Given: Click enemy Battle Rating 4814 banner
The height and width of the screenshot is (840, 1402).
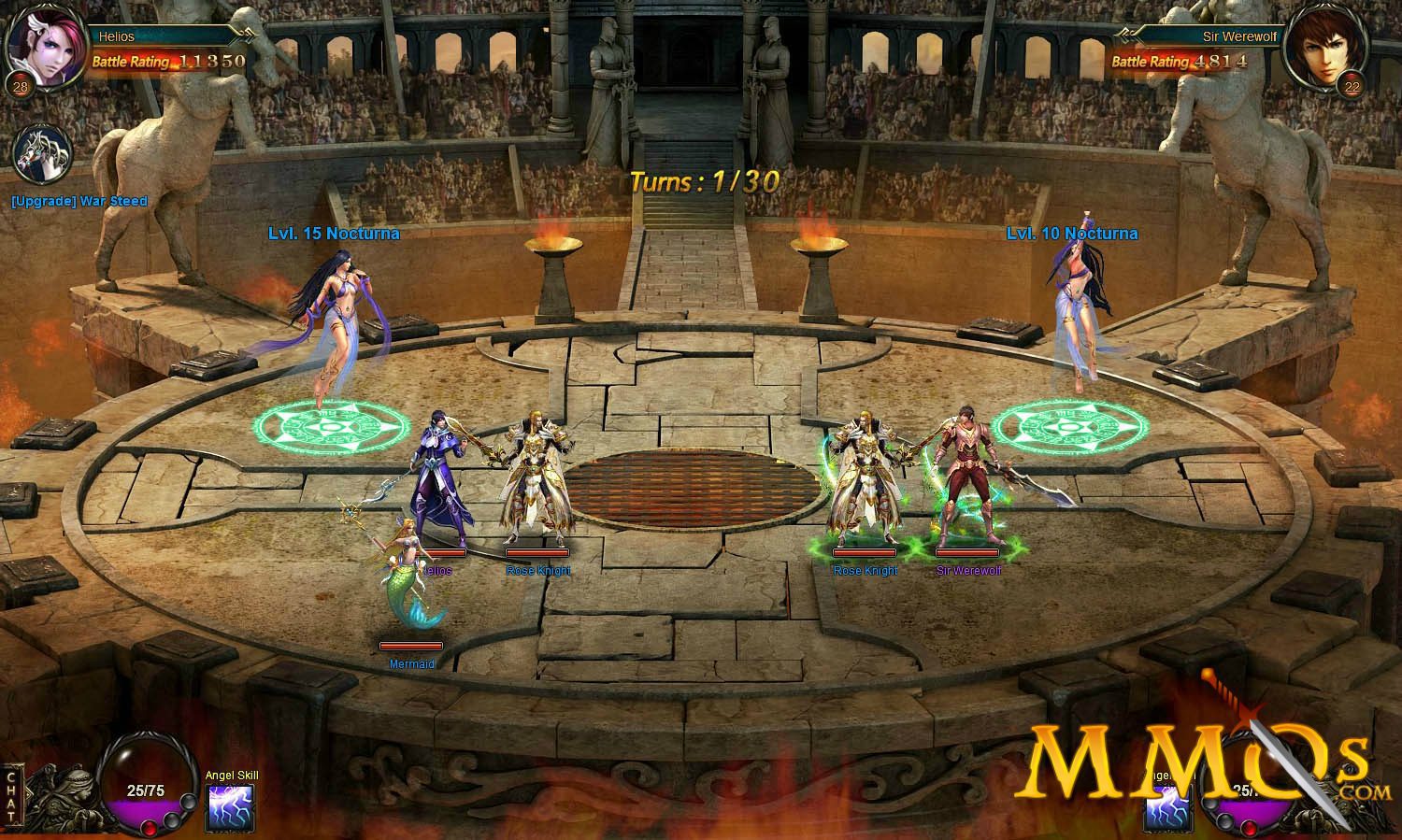Looking at the screenshot, I should point(1180,60).
